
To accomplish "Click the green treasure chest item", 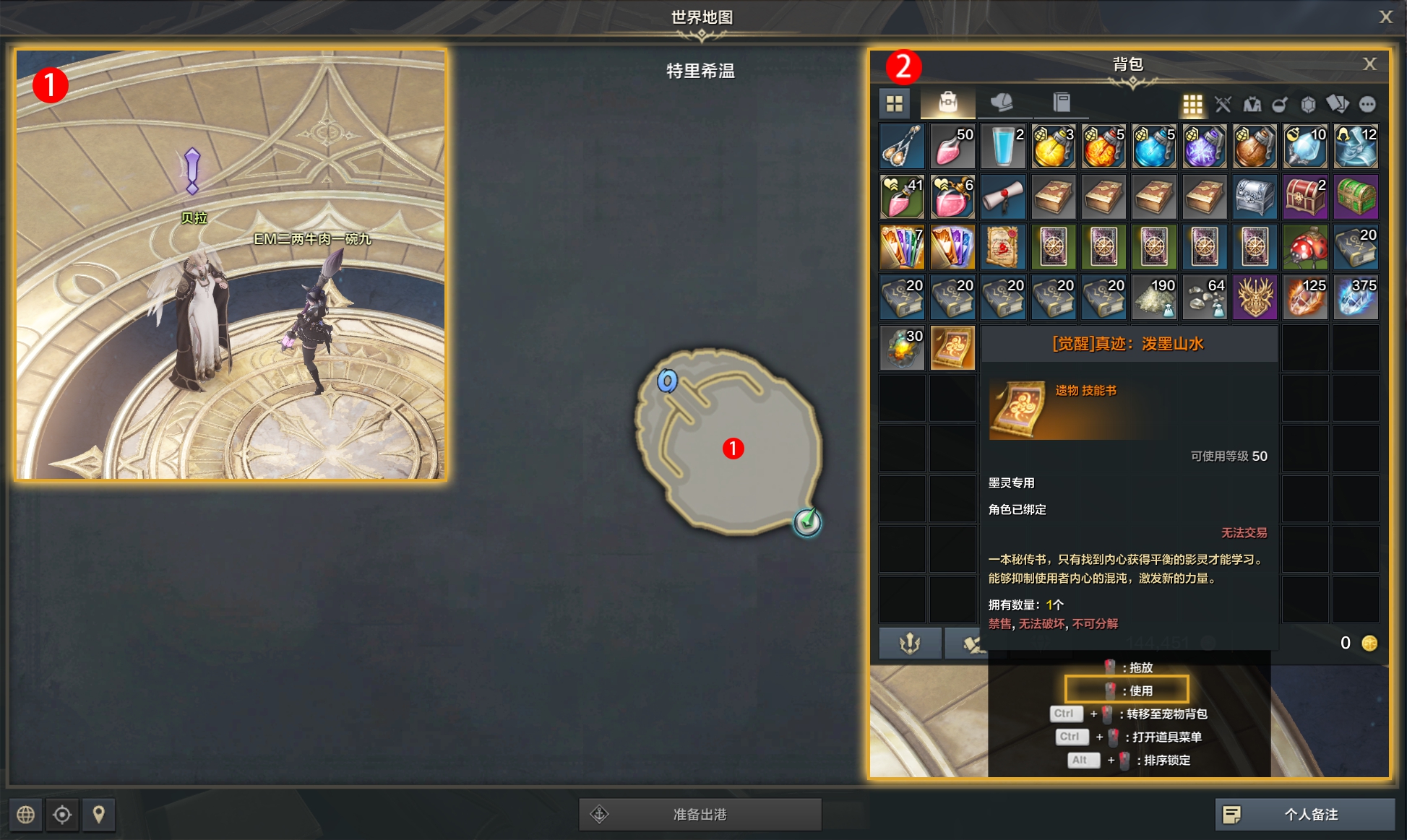I will (x=1356, y=196).
